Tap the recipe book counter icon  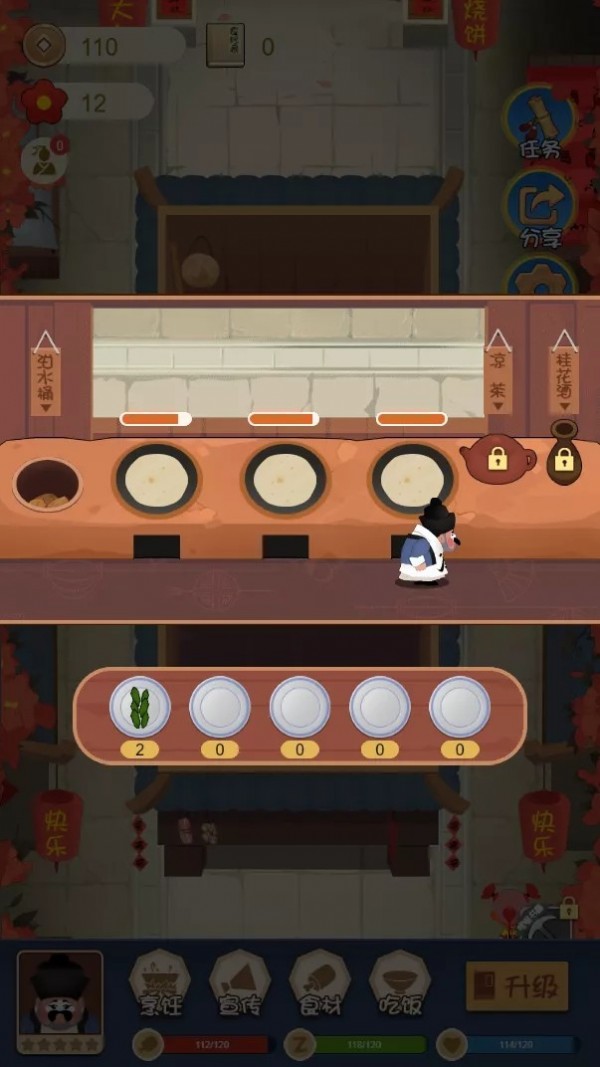pos(226,46)
